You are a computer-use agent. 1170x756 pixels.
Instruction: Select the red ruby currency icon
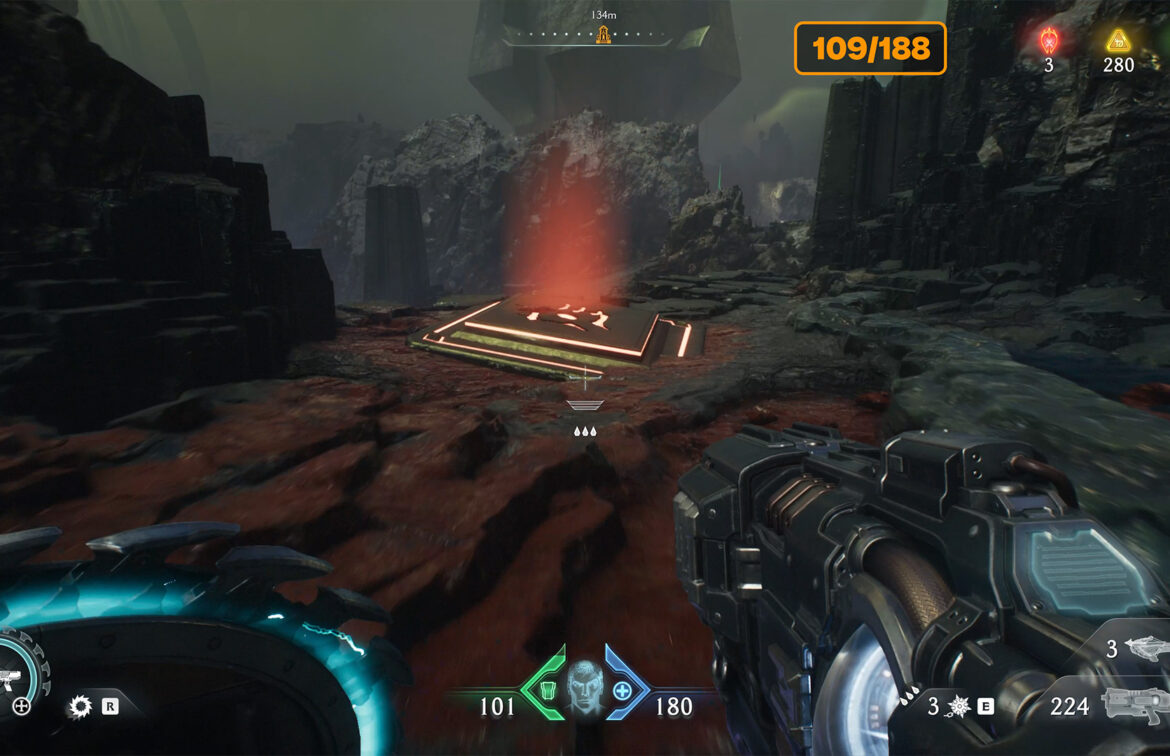point(1049,41)
